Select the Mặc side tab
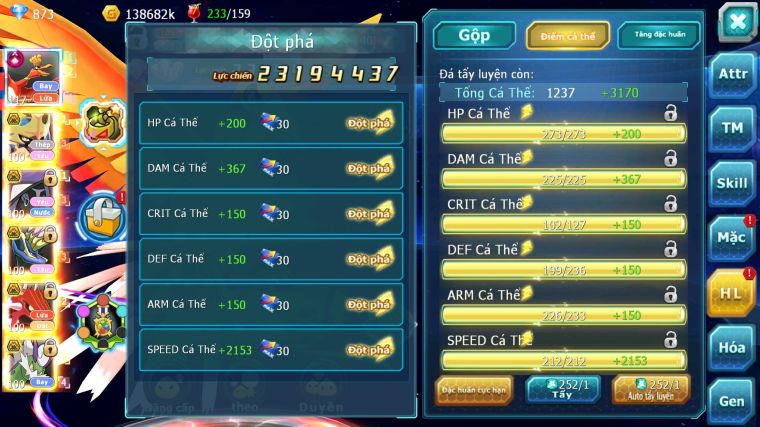Viewport: 760px width, 427px height. point(733,238)
